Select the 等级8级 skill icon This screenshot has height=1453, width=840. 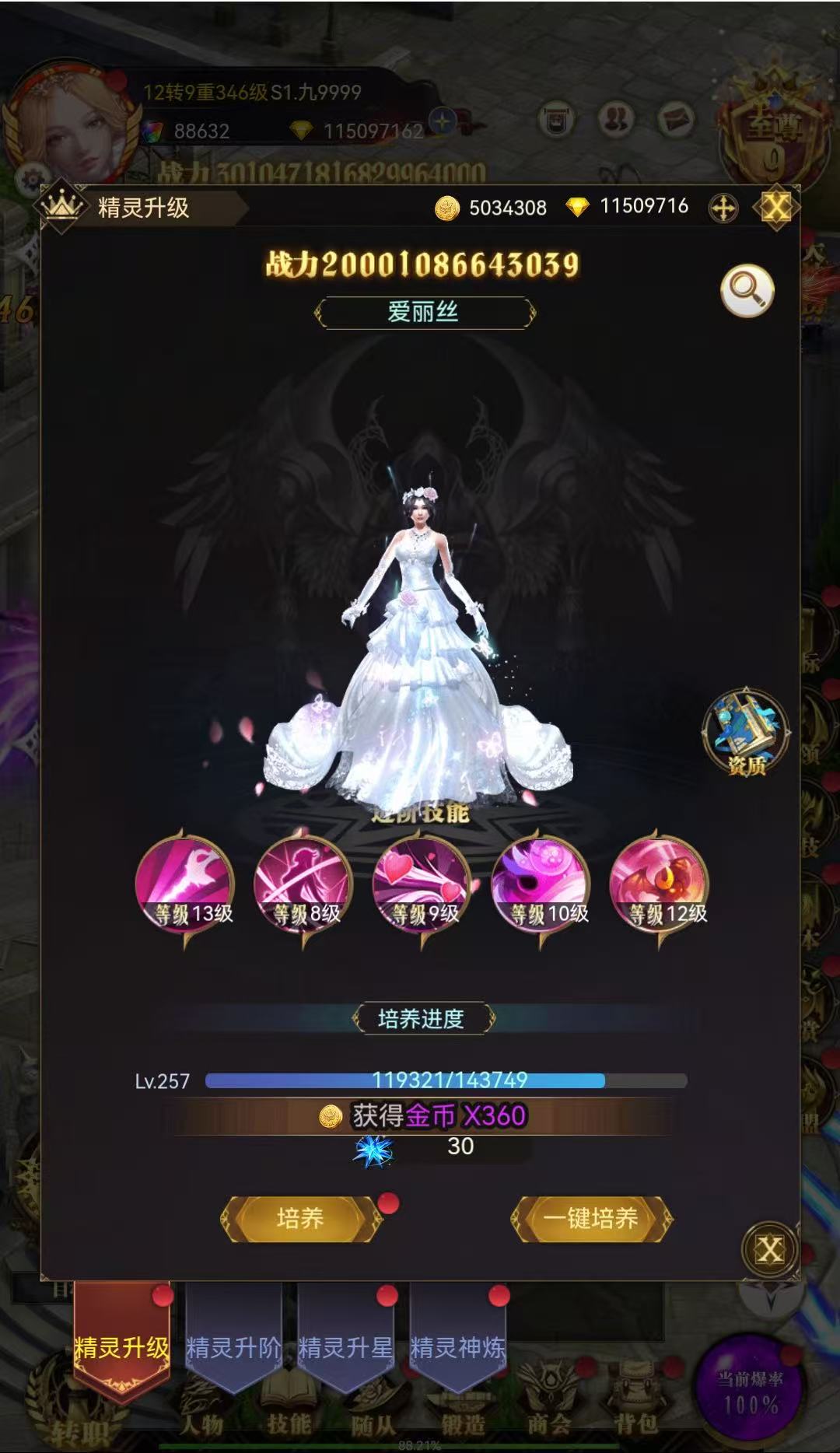coord(303,884)
